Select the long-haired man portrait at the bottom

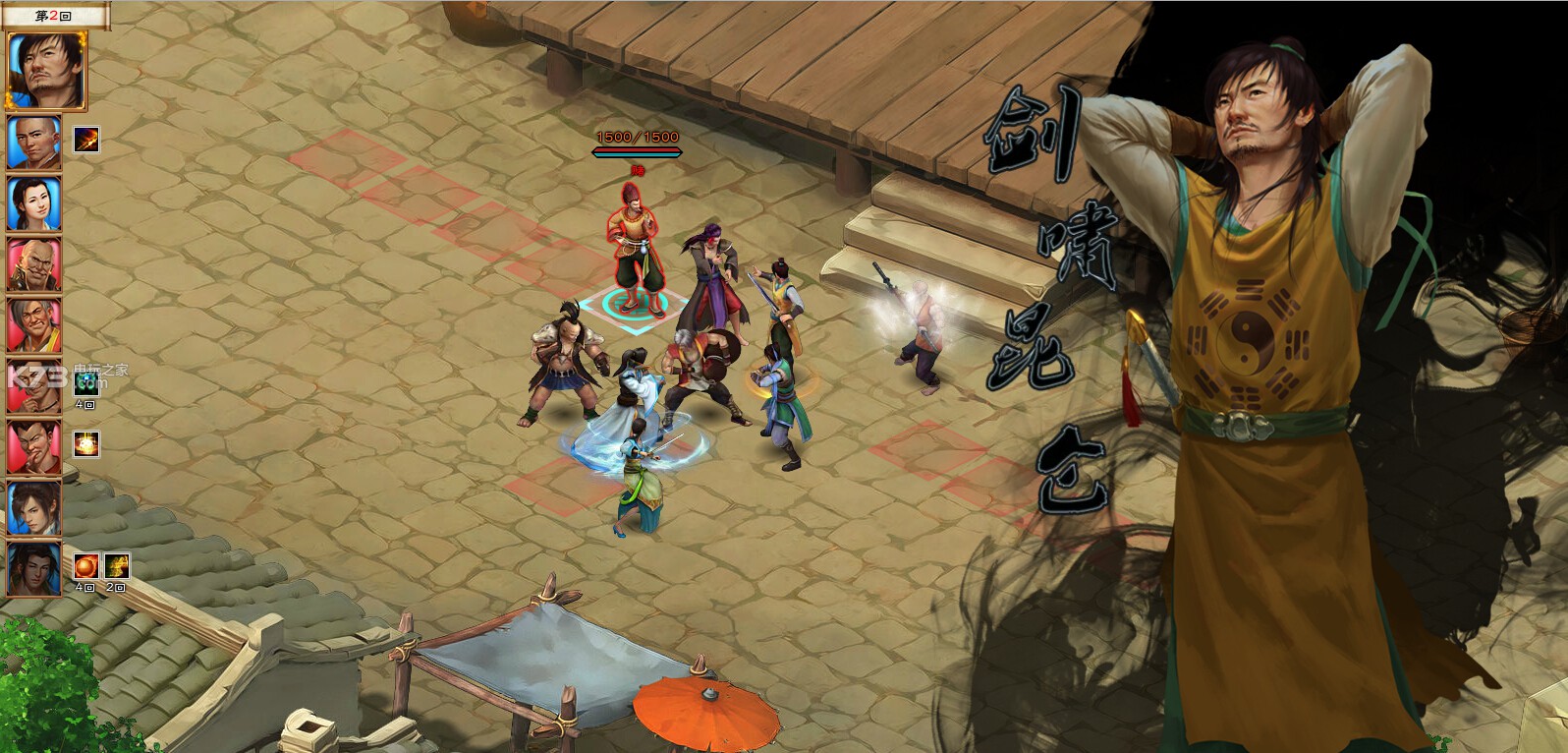[34, 569]
